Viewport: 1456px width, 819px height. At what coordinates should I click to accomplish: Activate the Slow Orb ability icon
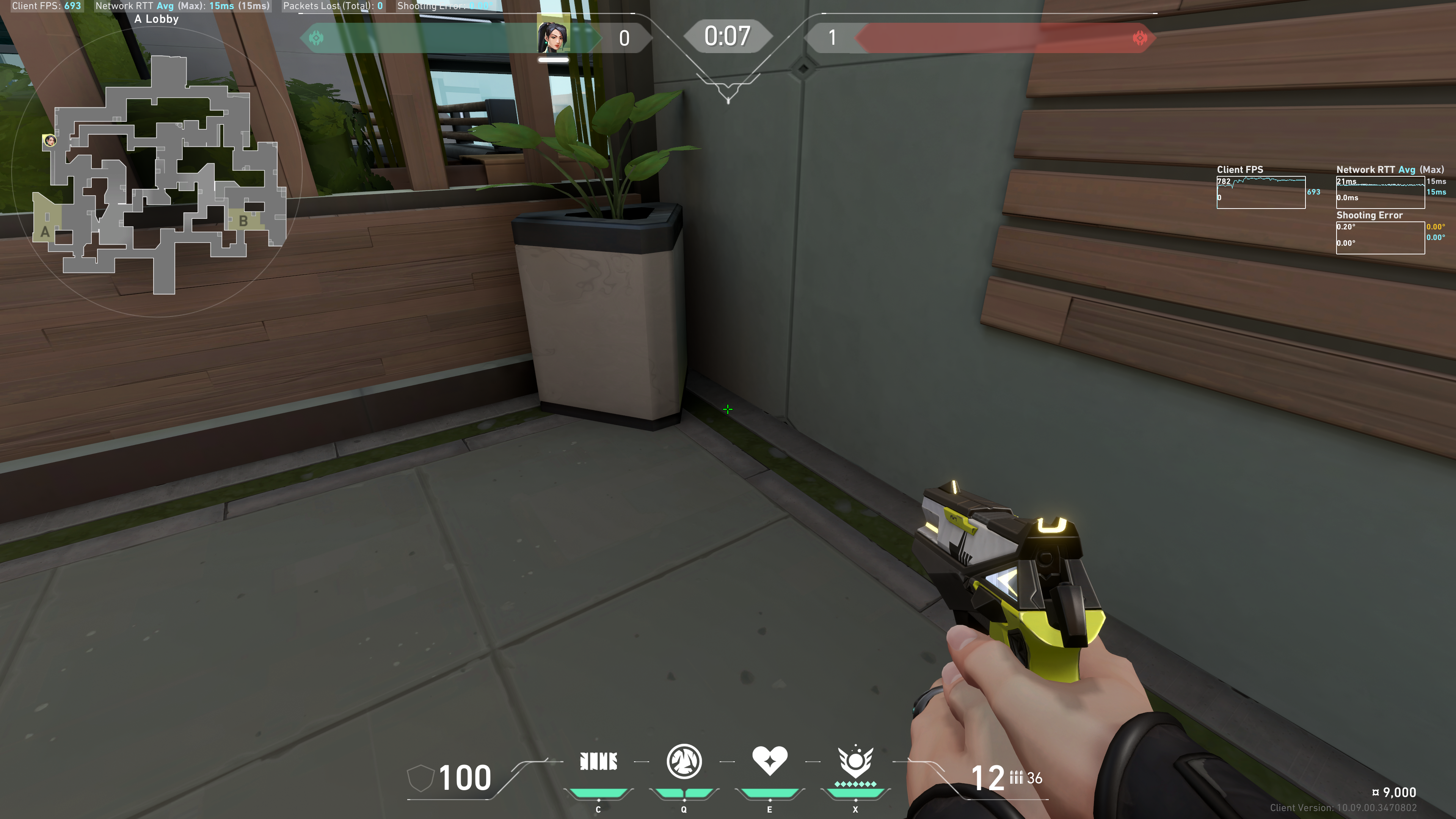[684, 761]
